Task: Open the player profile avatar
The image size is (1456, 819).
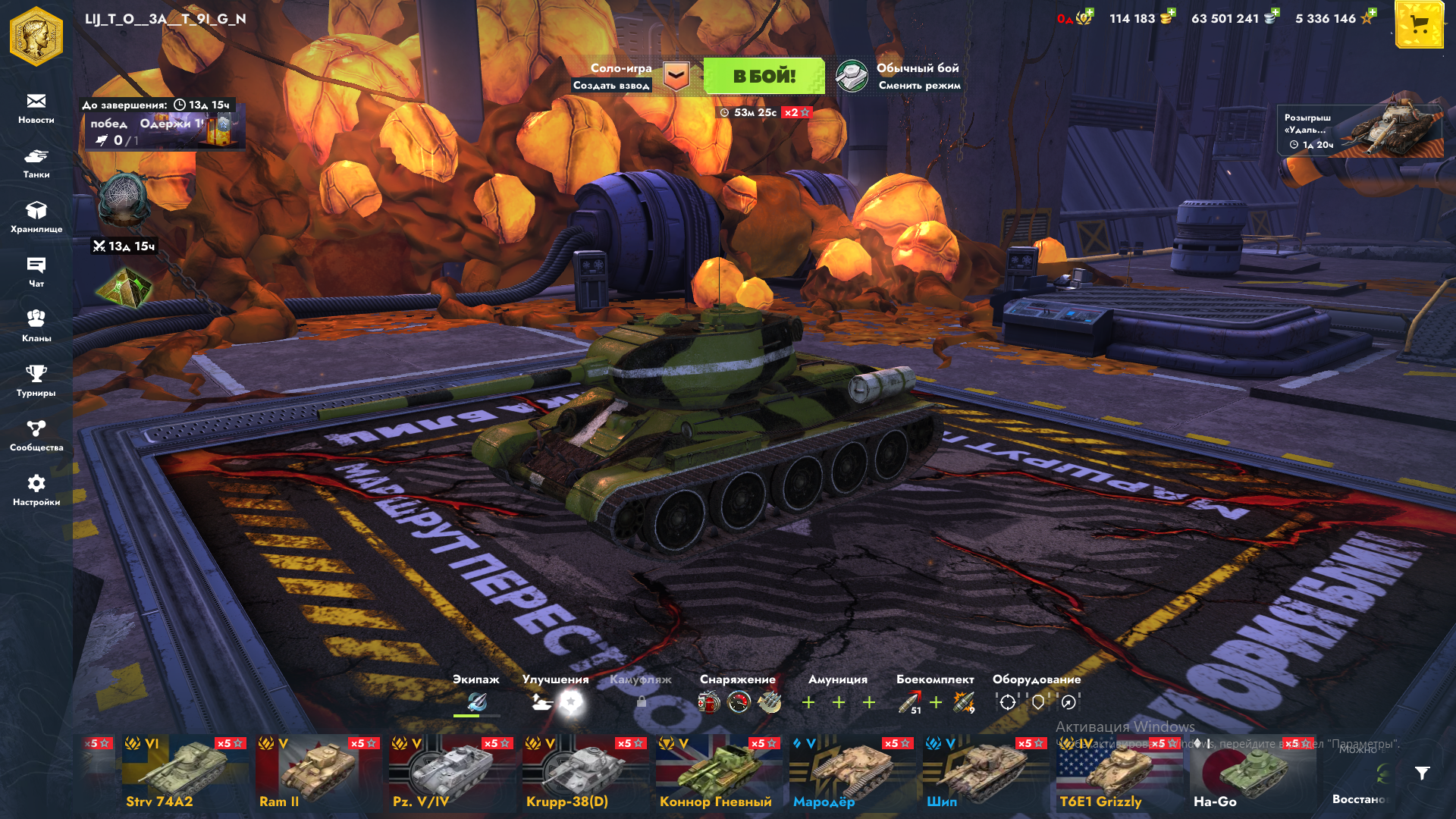Action: [x=36, y=36]
